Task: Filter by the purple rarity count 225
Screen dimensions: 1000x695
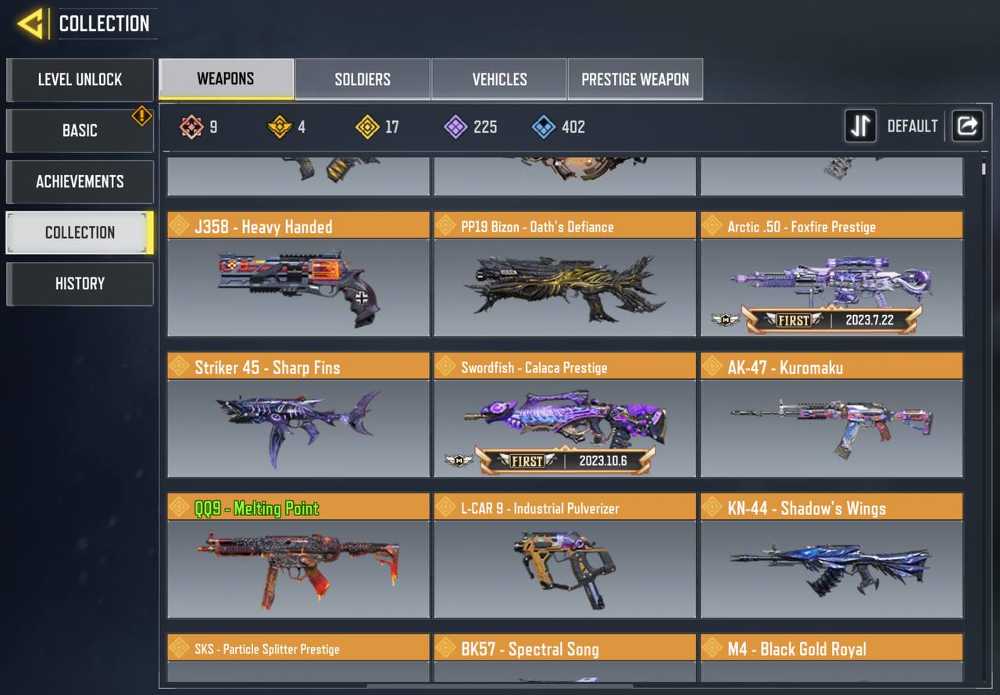Action: (x=470, y=127)
